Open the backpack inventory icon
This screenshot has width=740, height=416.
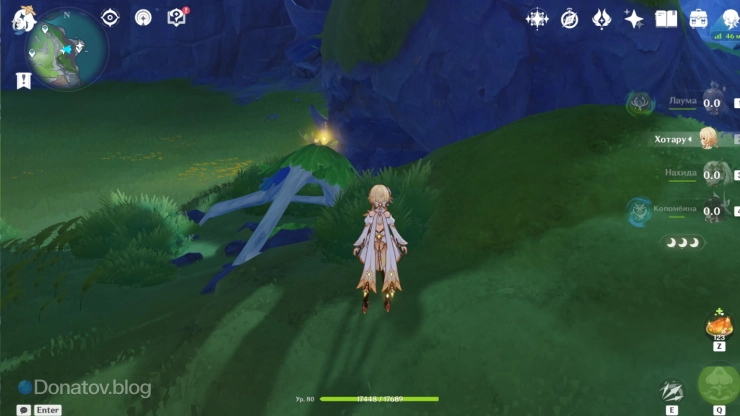point(698,19)
